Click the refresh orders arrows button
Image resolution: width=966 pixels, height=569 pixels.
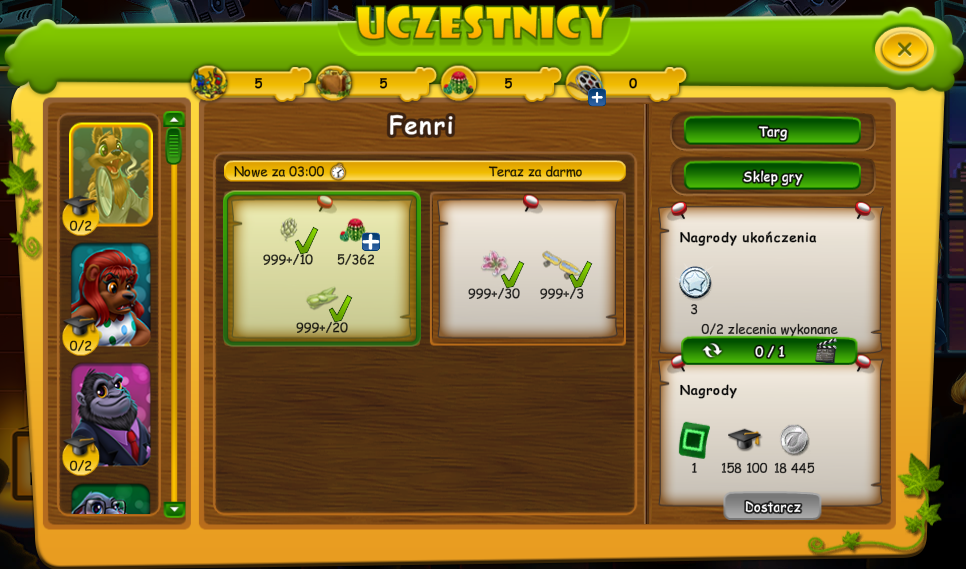coord(712,351)
